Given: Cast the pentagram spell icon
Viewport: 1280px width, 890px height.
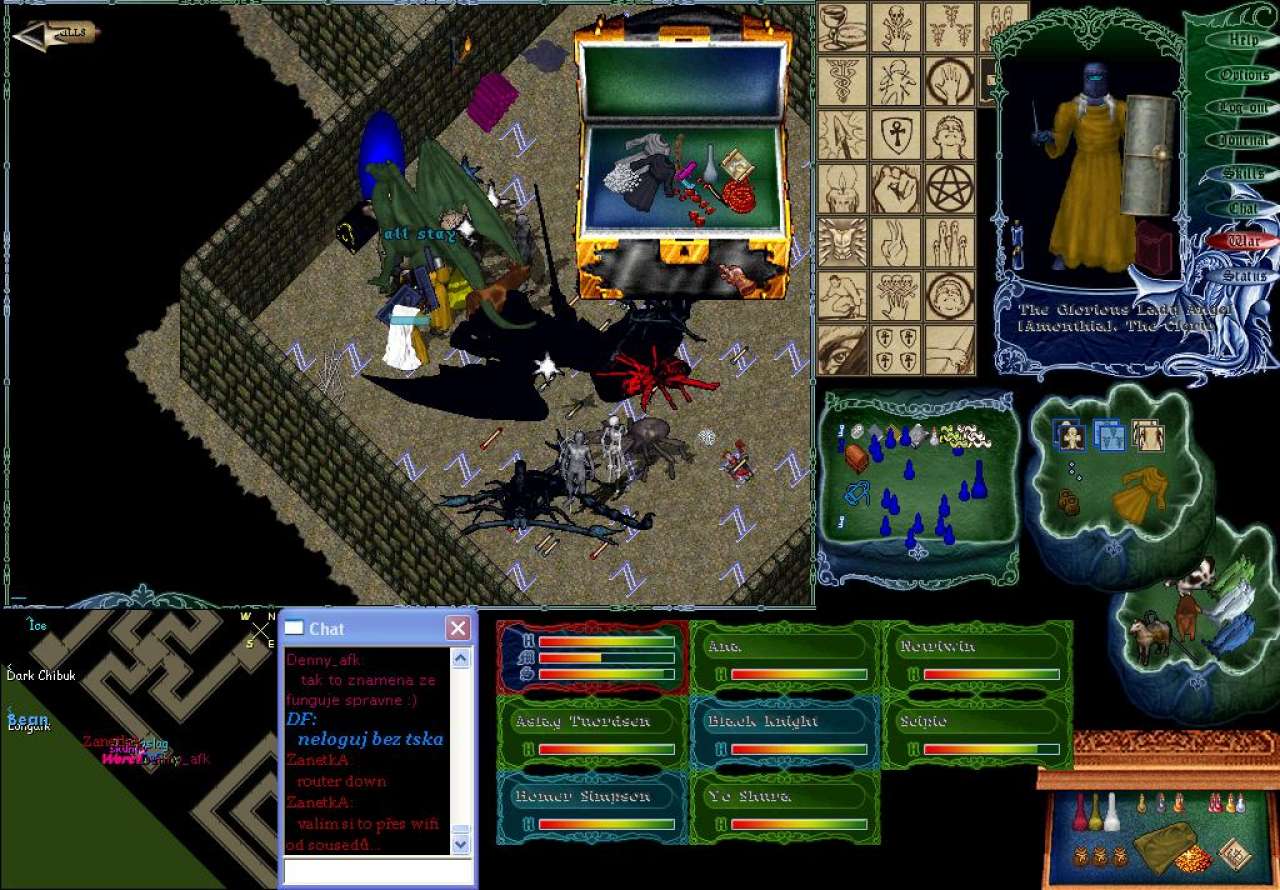Looking at the screenshot, I should 949,189.
